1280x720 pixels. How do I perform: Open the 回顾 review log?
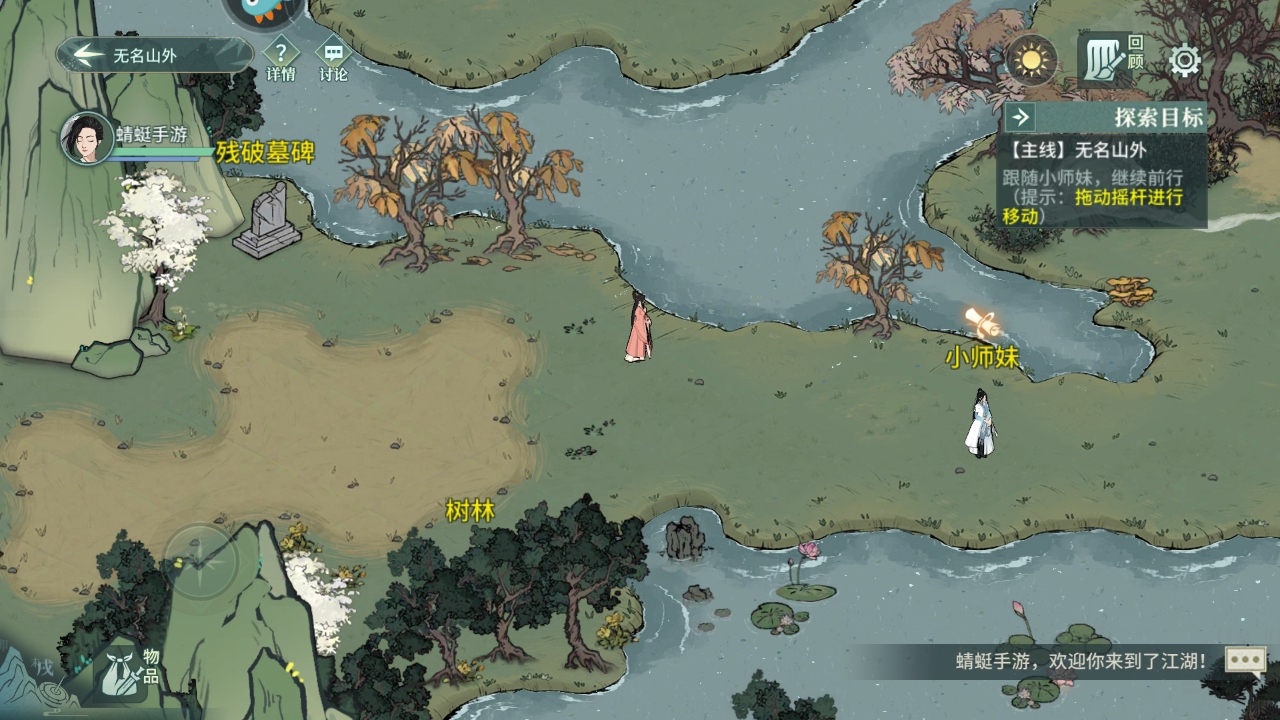pyautogui.click(x=1110, y=59)
